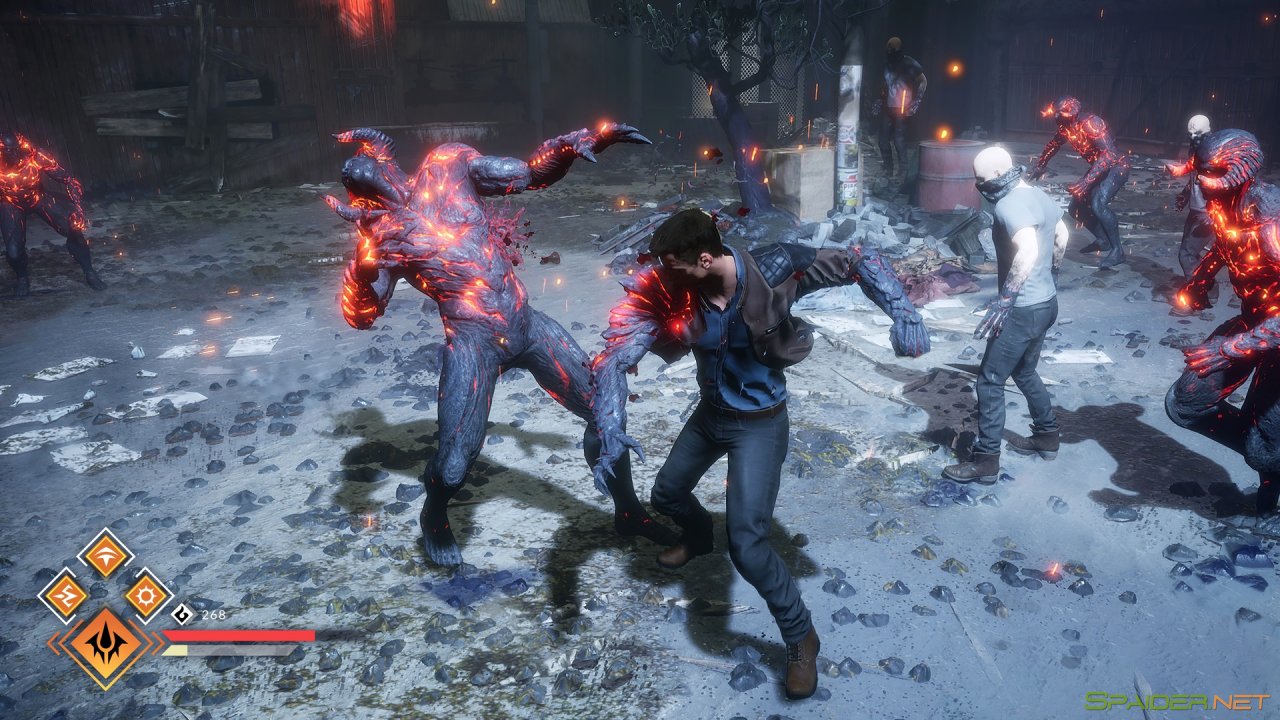
Task: Select the right sun-burst ability icon
Action: [x=145, y=595]
